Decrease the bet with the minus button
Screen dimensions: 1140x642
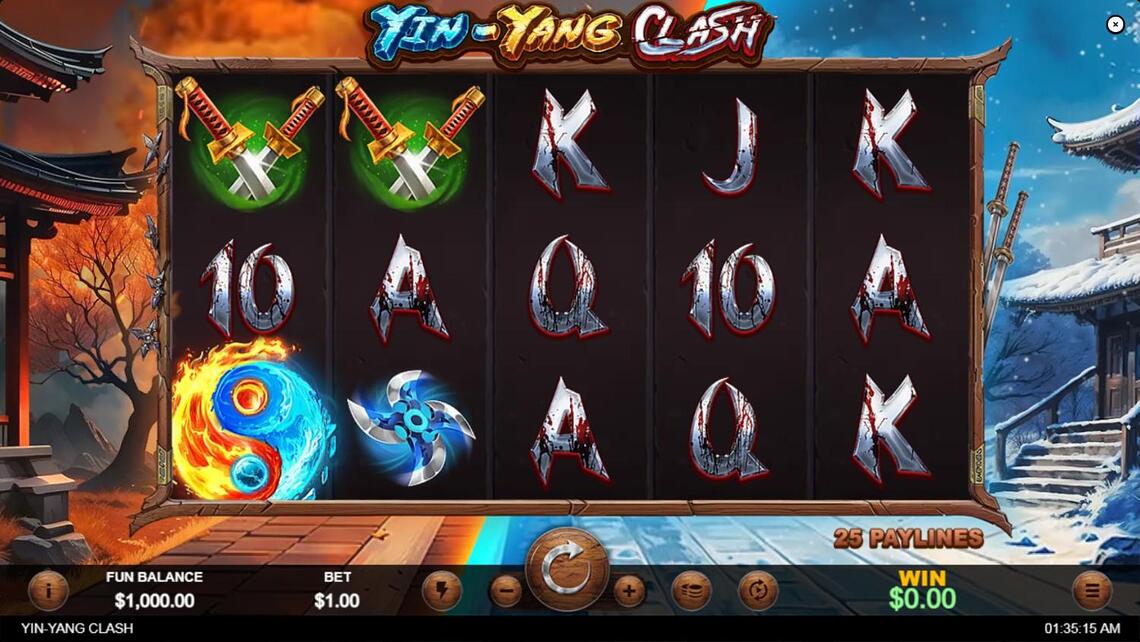coord(506,591)
